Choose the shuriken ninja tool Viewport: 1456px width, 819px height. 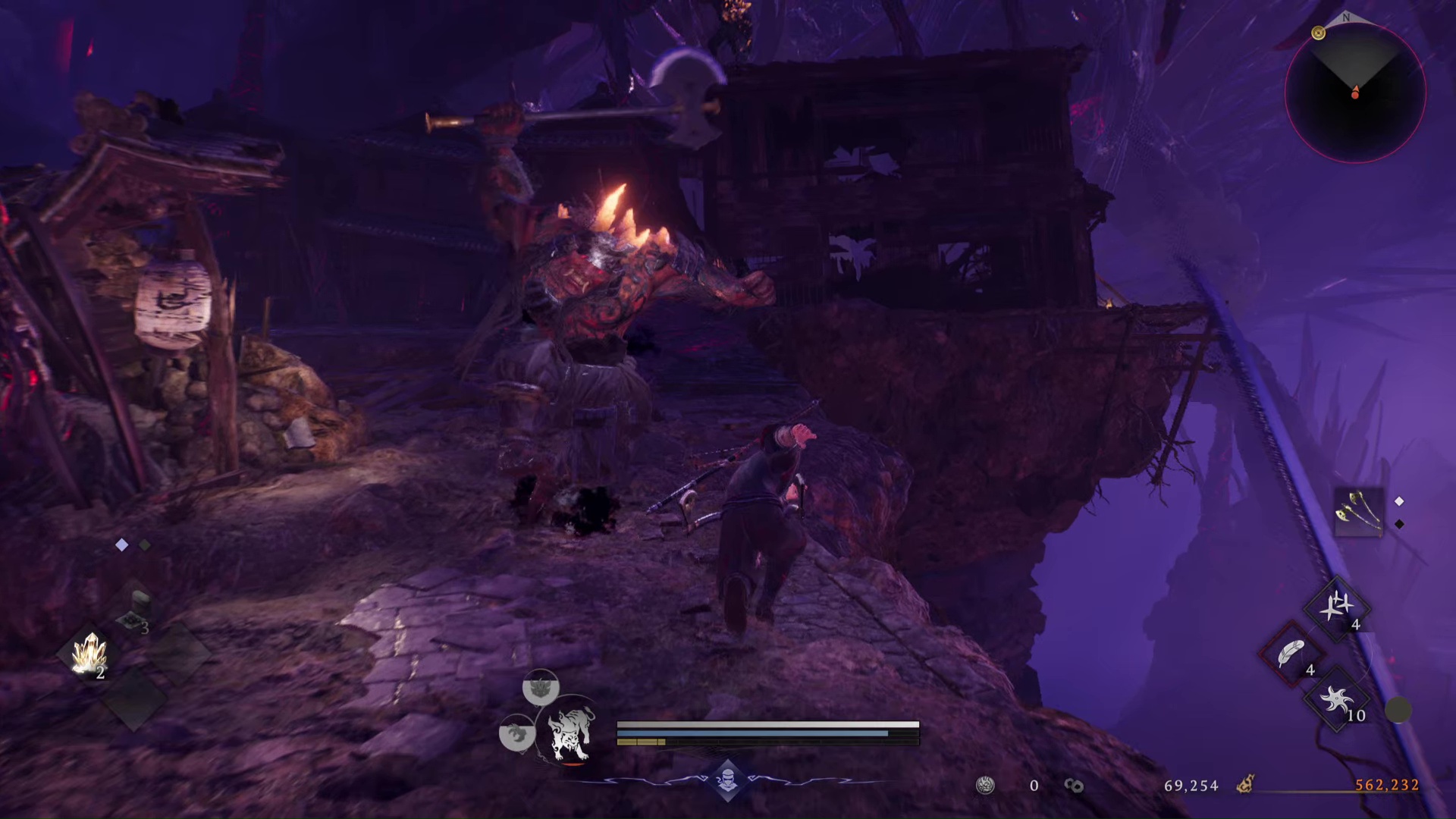point(1336,700)
